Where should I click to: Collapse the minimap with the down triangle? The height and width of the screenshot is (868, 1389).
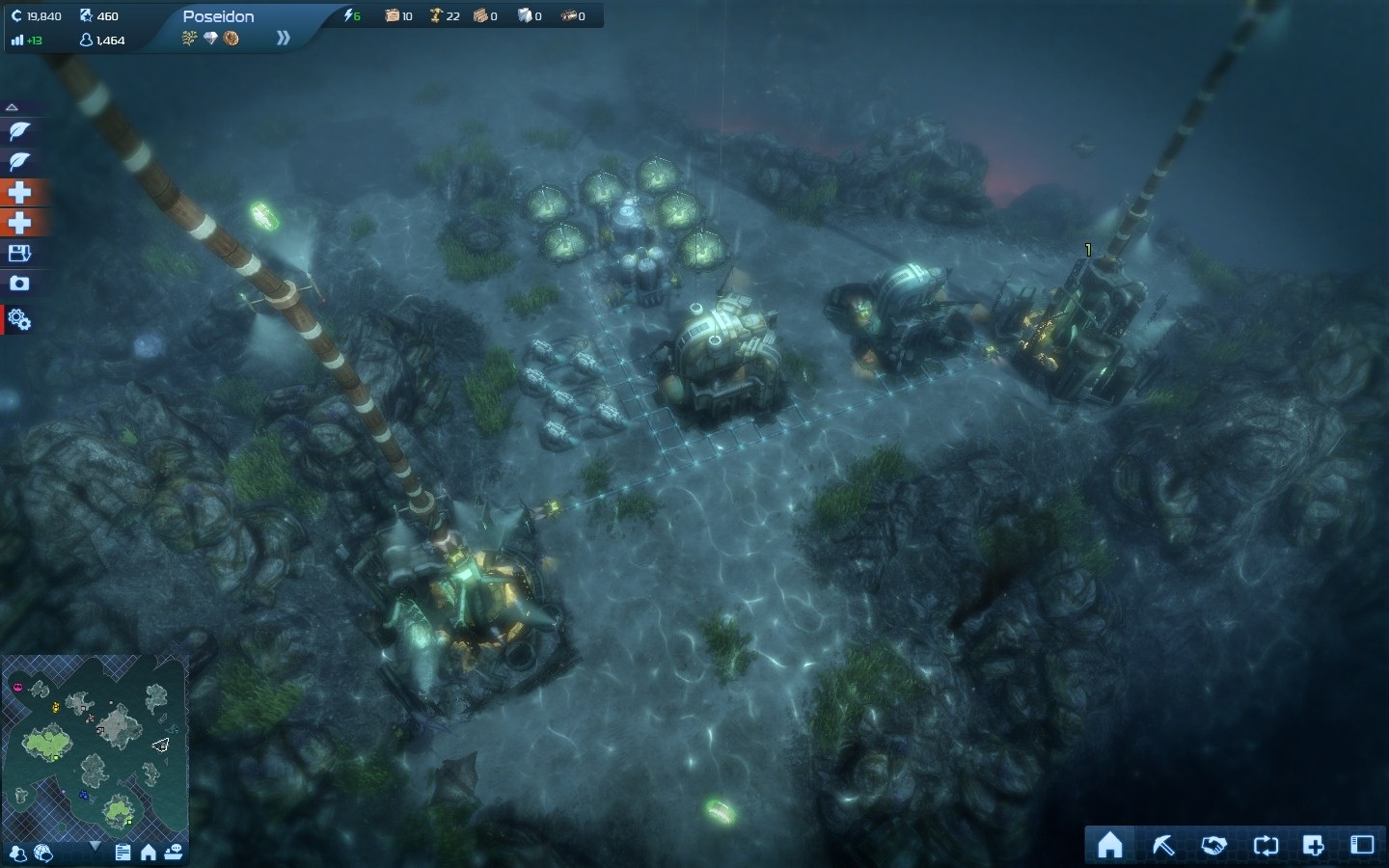click(95, 846)
